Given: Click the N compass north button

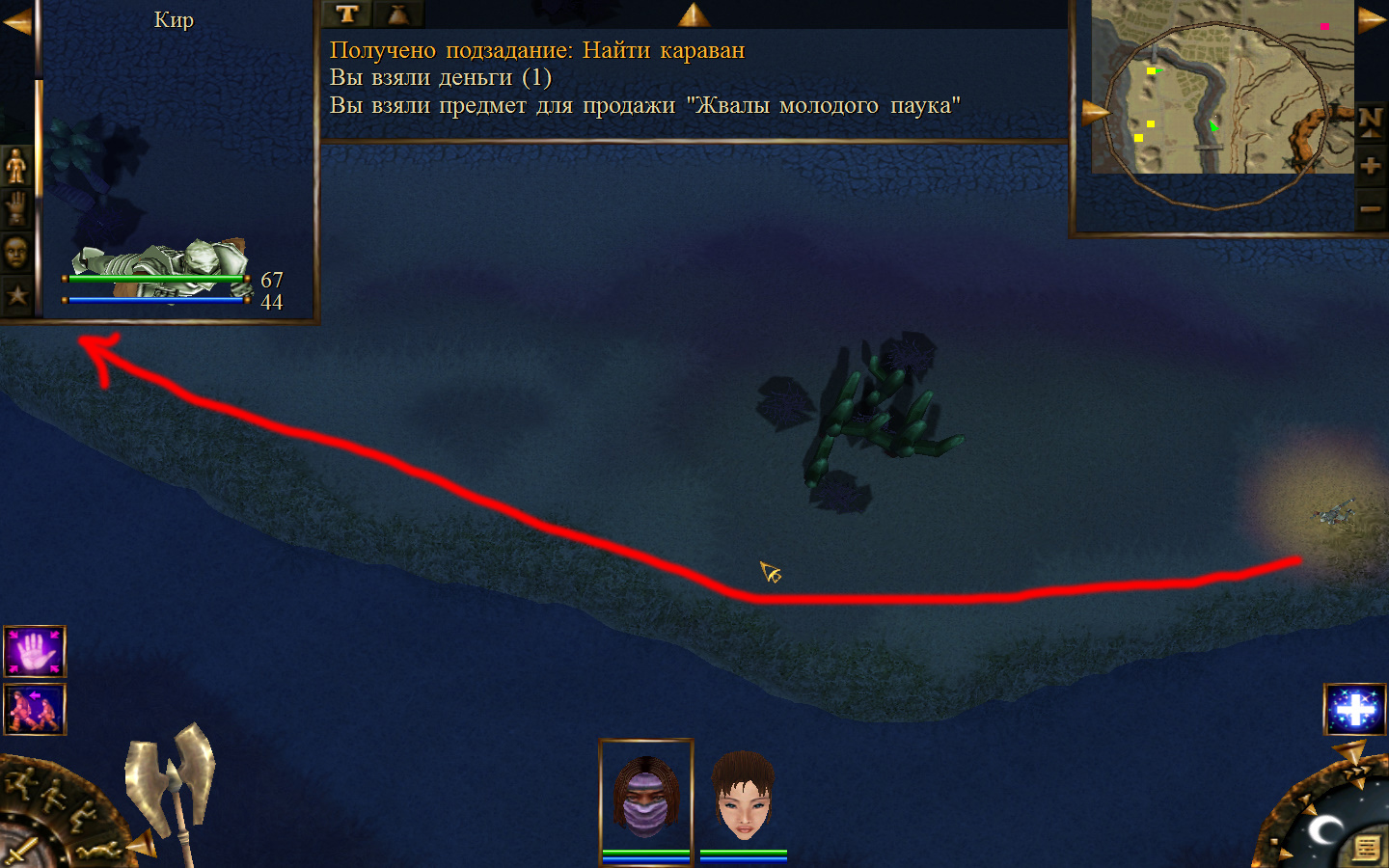Looking at the screenshot, I should coord(1371,122).
